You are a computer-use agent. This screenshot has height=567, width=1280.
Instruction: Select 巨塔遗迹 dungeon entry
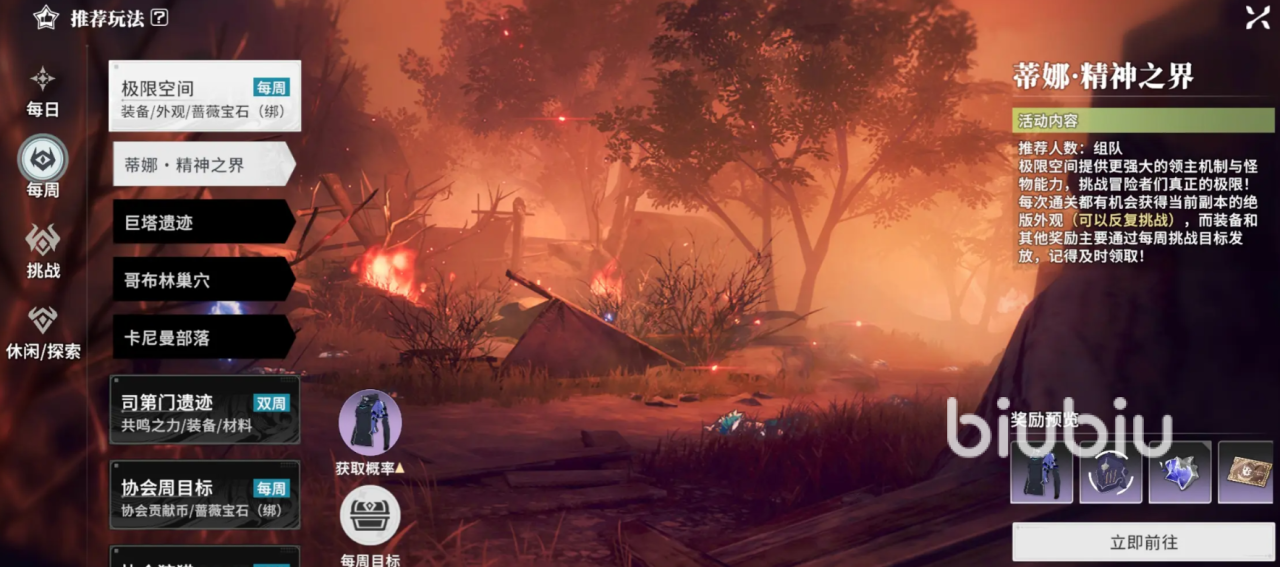[x=202, y=222]
